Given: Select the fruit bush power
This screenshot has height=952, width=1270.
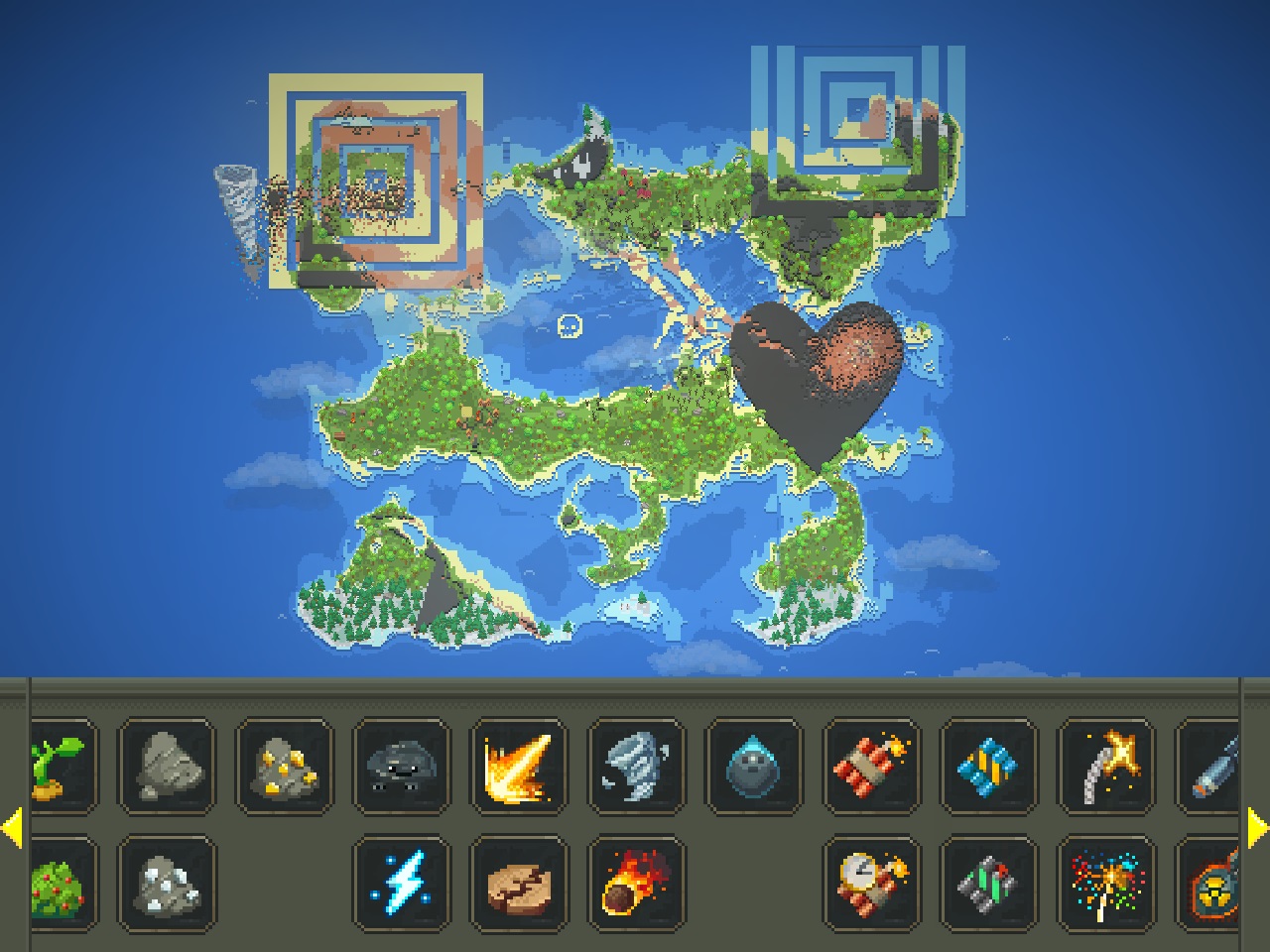Looking at the screenshot, I should point(62,885).
